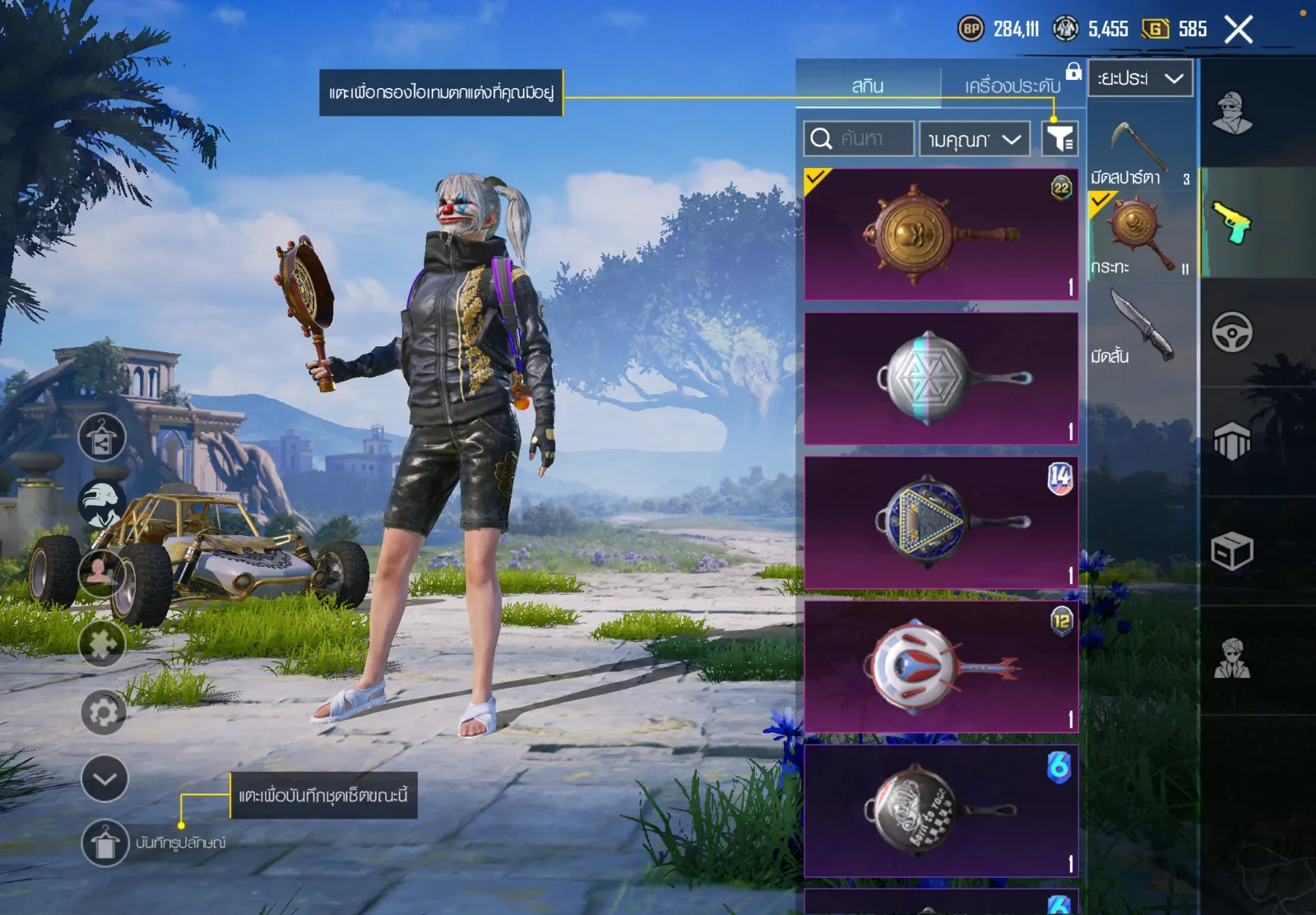Open the vehicle steering wheel category
The width and height of the screenshot is (1316, 915).
[1231, 332]
